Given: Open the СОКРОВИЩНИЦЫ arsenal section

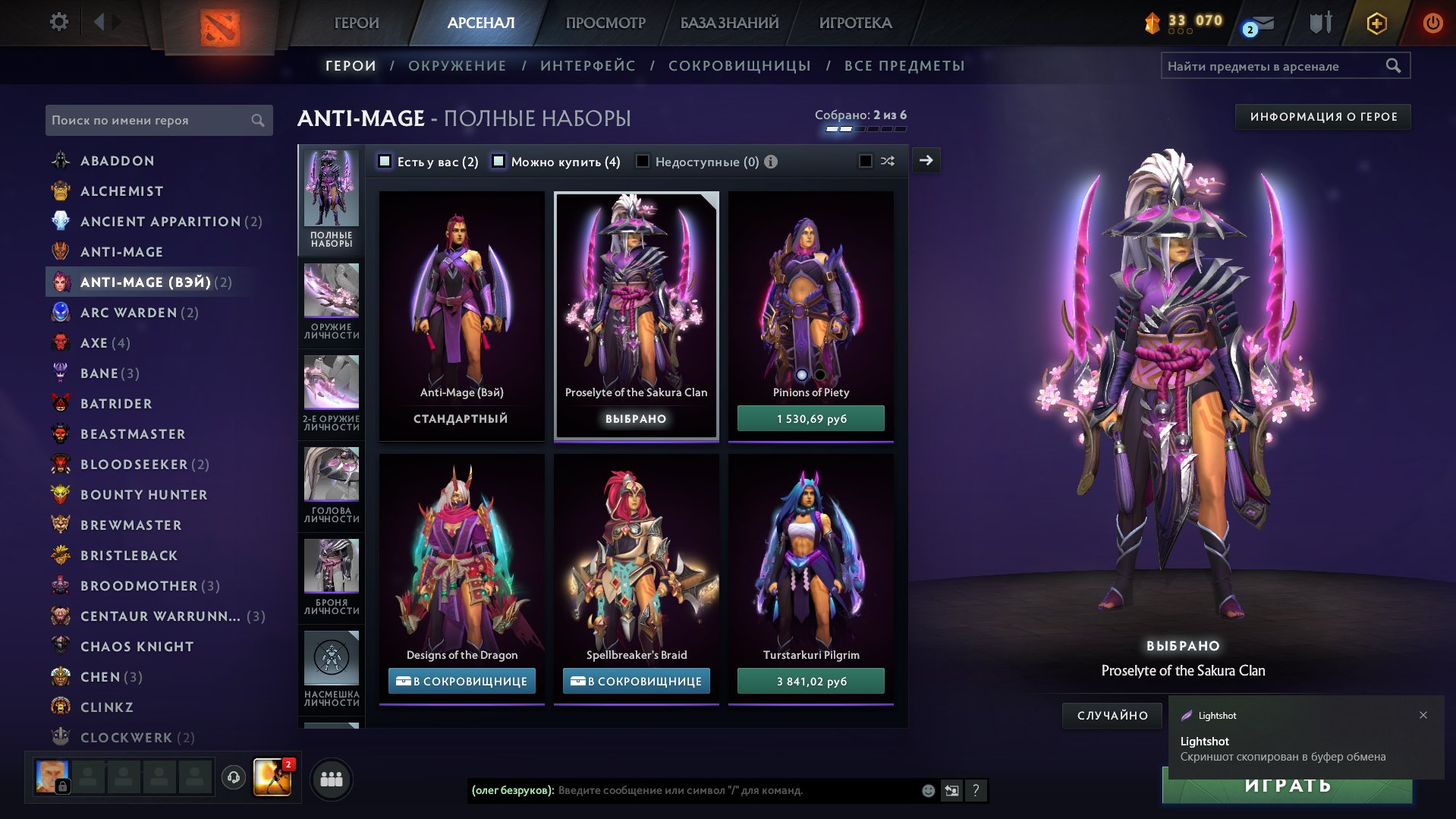Looking at the screenshot, I should (x=739, y=66).
